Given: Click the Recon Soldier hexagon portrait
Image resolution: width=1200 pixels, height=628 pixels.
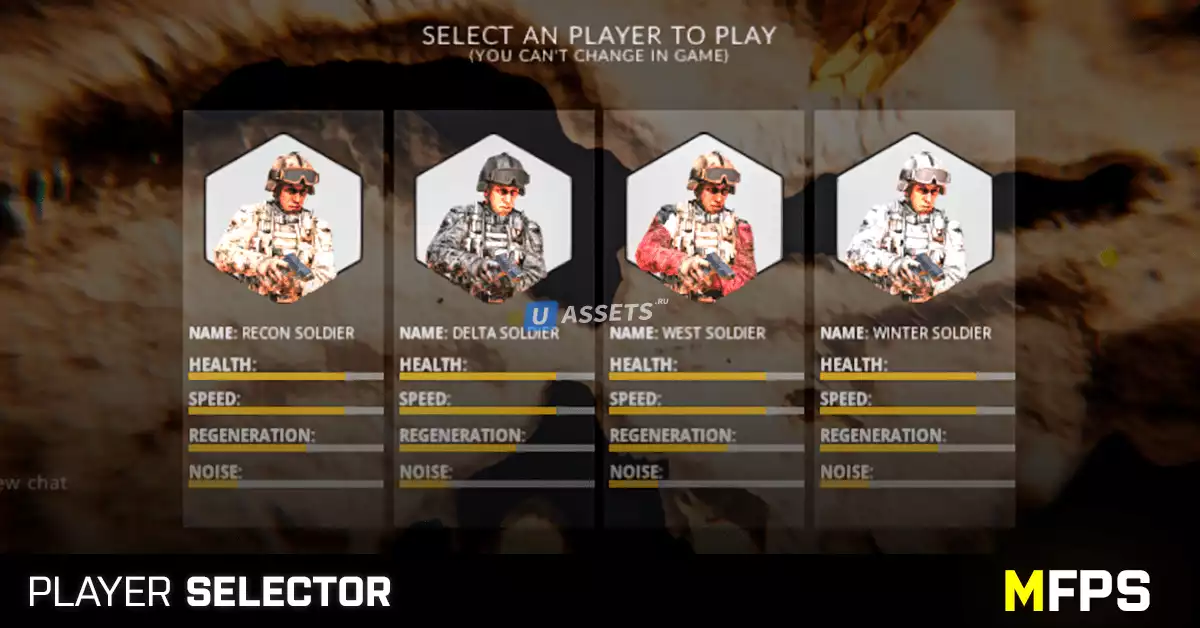Looking at the screenshot, I should [283, 218].
